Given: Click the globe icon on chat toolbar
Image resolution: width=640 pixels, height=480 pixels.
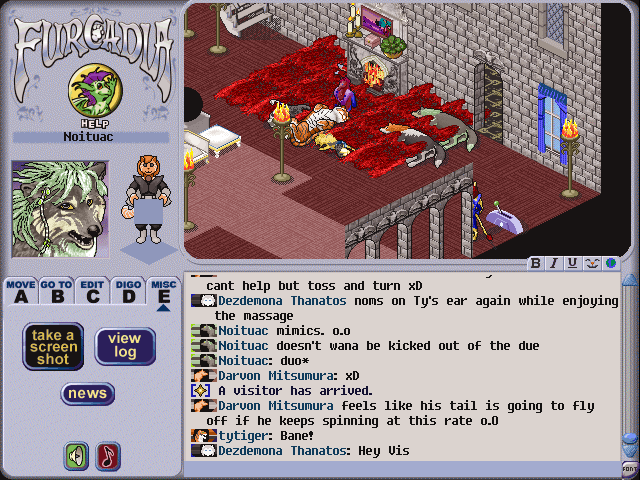Looking at the screenshot, I should 608,263.
